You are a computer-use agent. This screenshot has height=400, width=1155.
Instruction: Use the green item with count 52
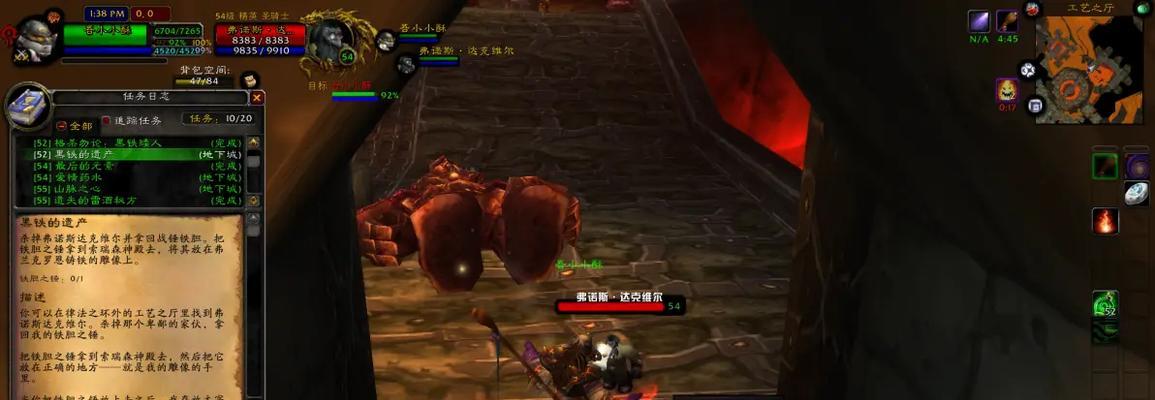tap(1105, 303)
